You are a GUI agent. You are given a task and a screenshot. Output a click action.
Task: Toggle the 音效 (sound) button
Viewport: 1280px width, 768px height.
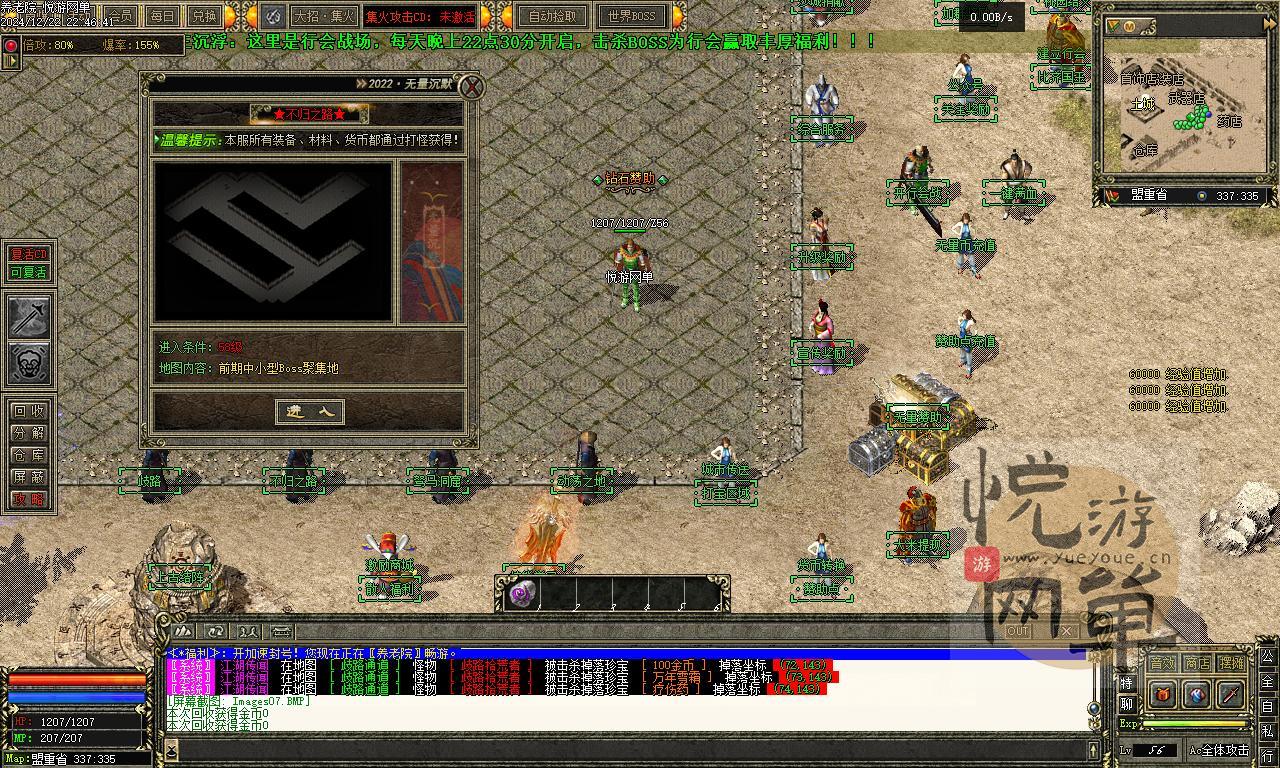pos(1162,663)
